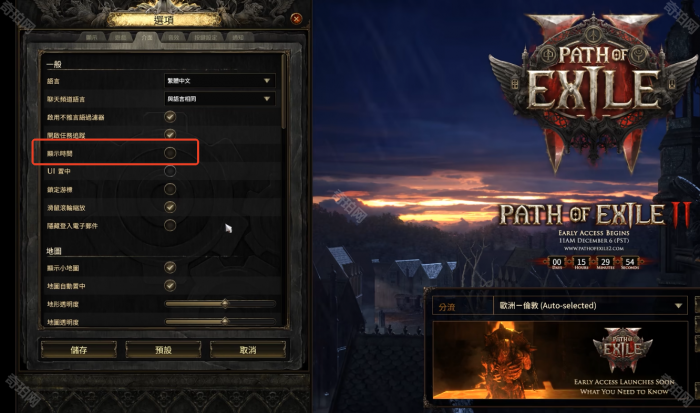Open the 語言 language dropdown

click(219, 80)
